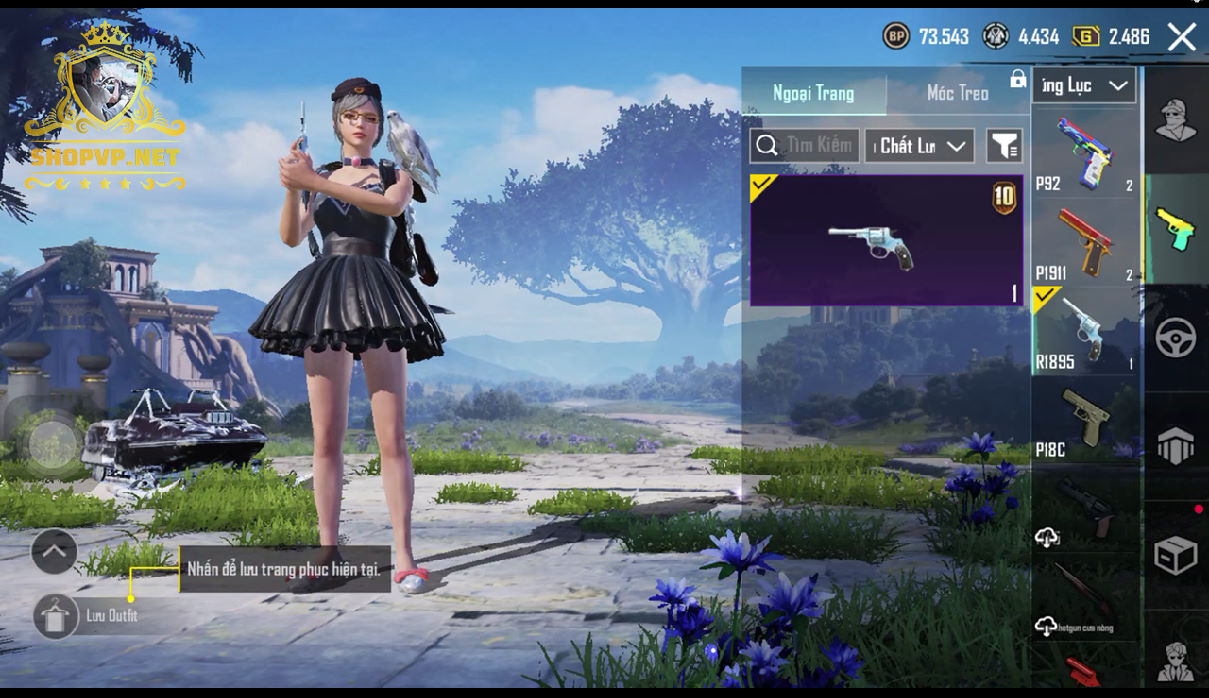Open the crate box category icon
This screenshot has height=698, width=1209.
(1176, 555)
